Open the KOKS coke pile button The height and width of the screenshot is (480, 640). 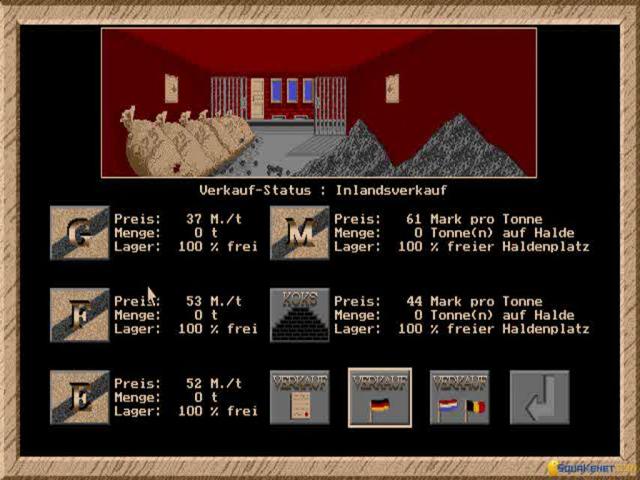(x=300, y=315)
